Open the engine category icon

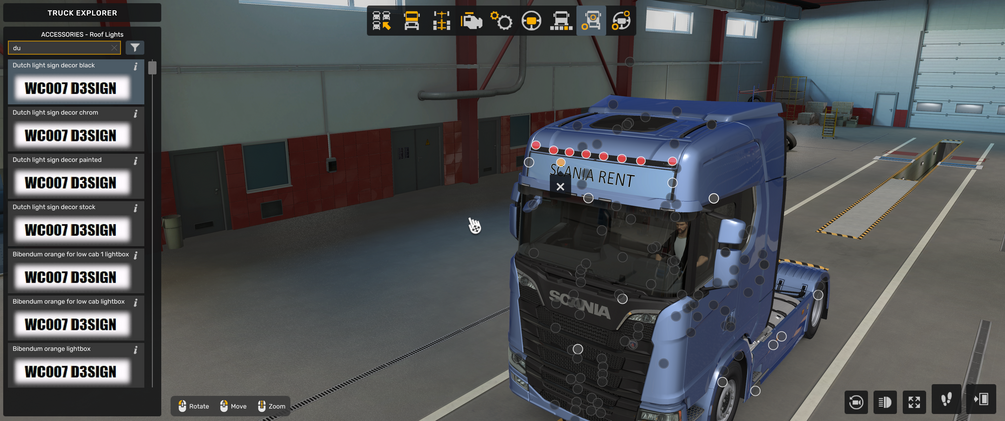click(471, 21)
